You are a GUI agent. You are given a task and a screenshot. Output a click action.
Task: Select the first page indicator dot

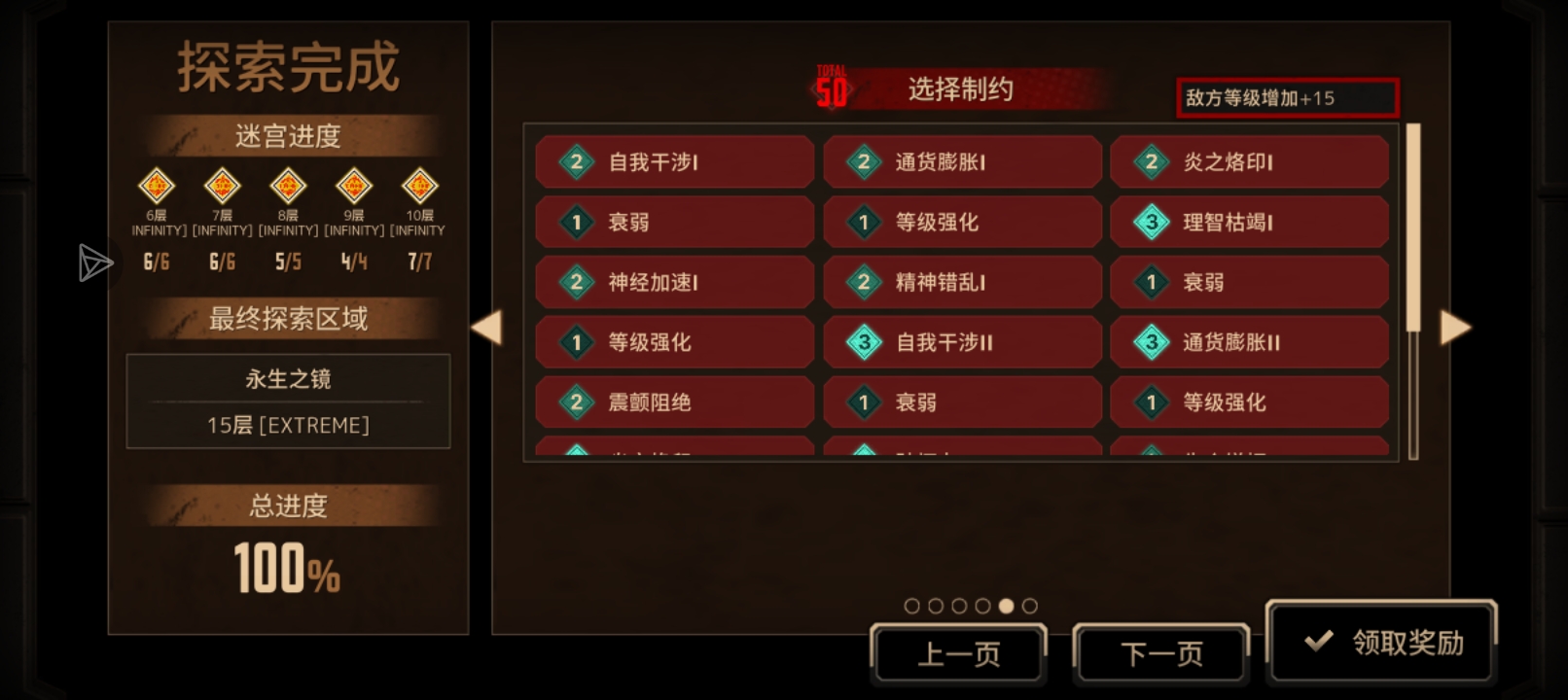(911, 605)
